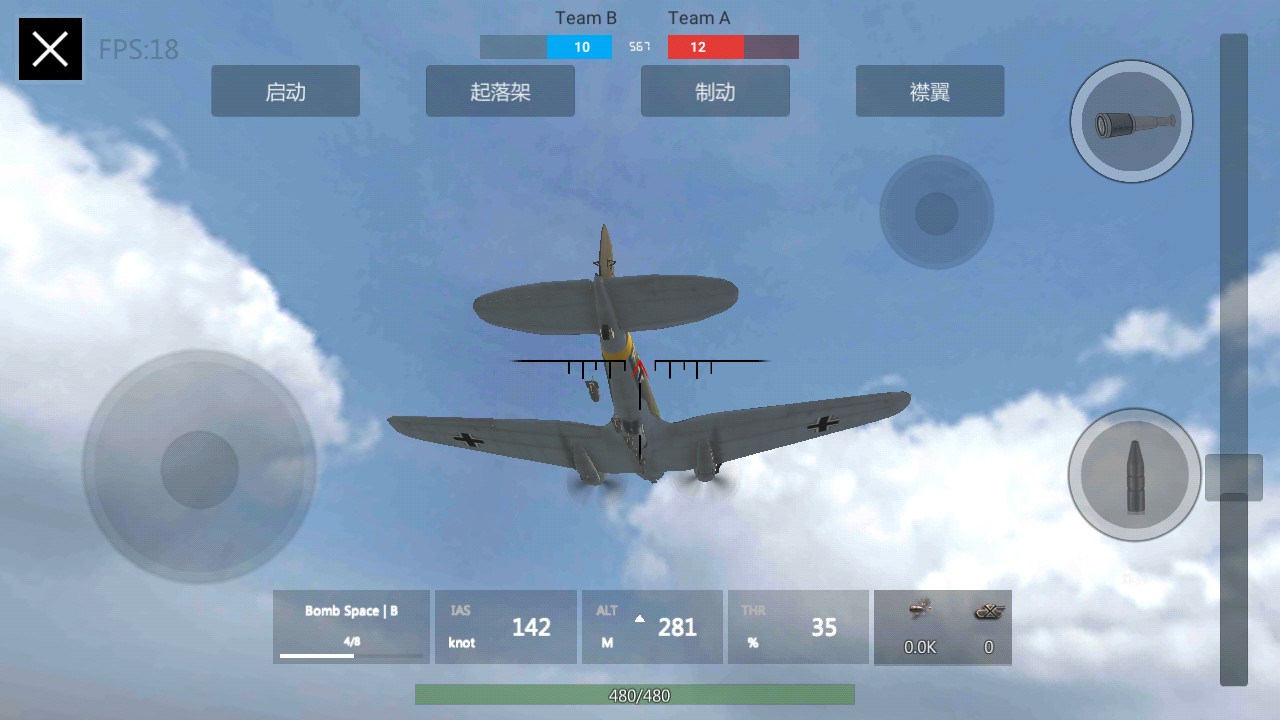The width and height of the screenshot is (1280, 720).
Task: Fire using the bullet shell button
Action: (x=1134, y=475)
